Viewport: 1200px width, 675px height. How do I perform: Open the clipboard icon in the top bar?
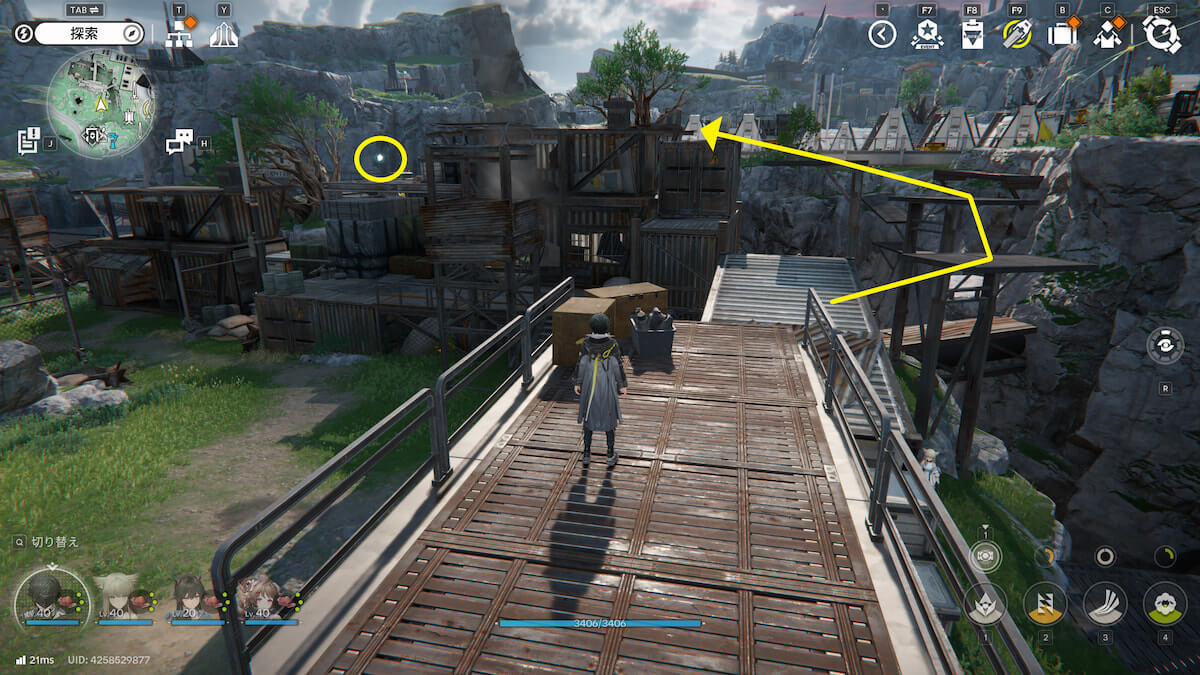coord(970,35)
